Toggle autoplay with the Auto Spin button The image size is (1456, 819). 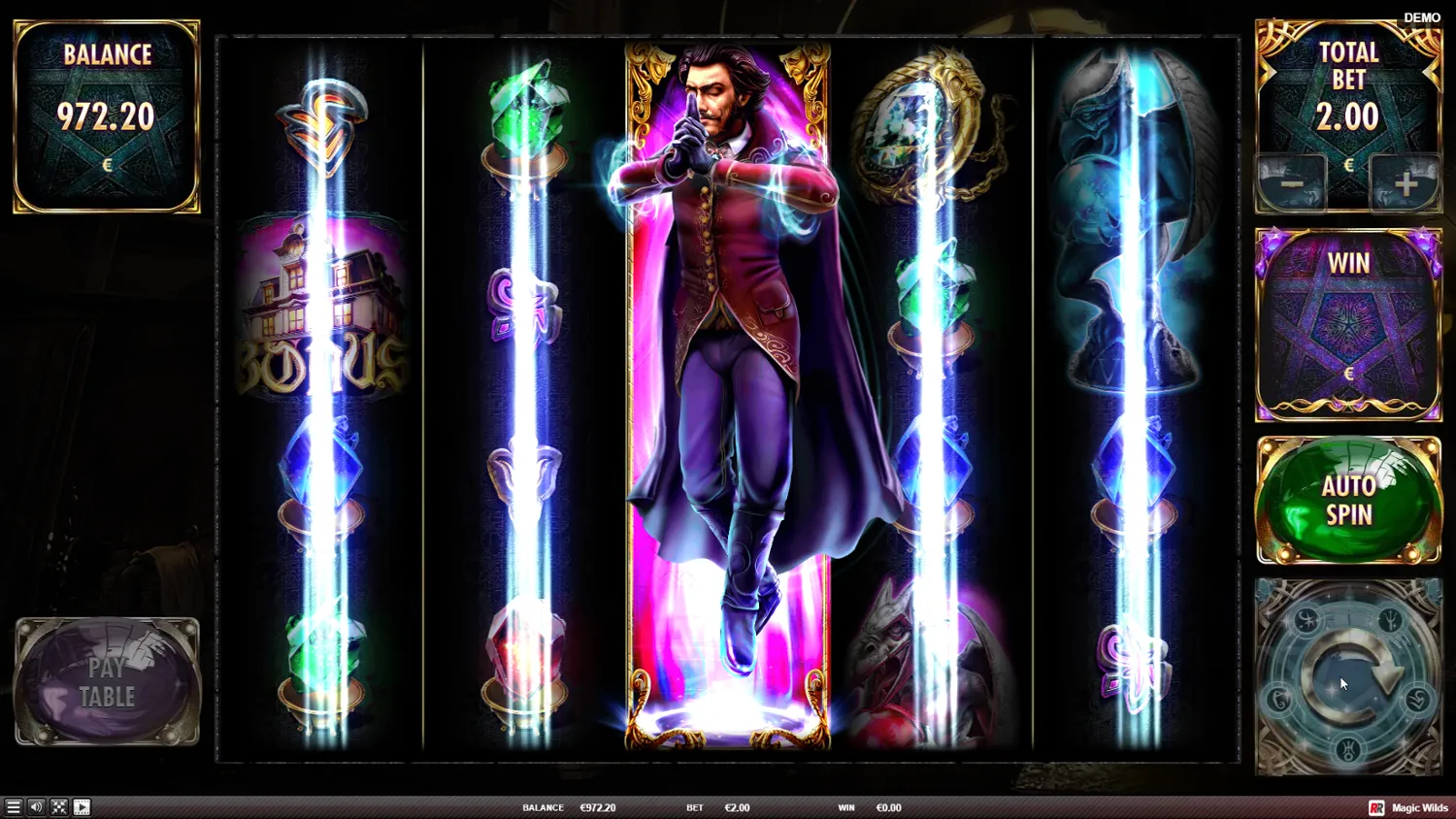click(x=1348, y=499)
